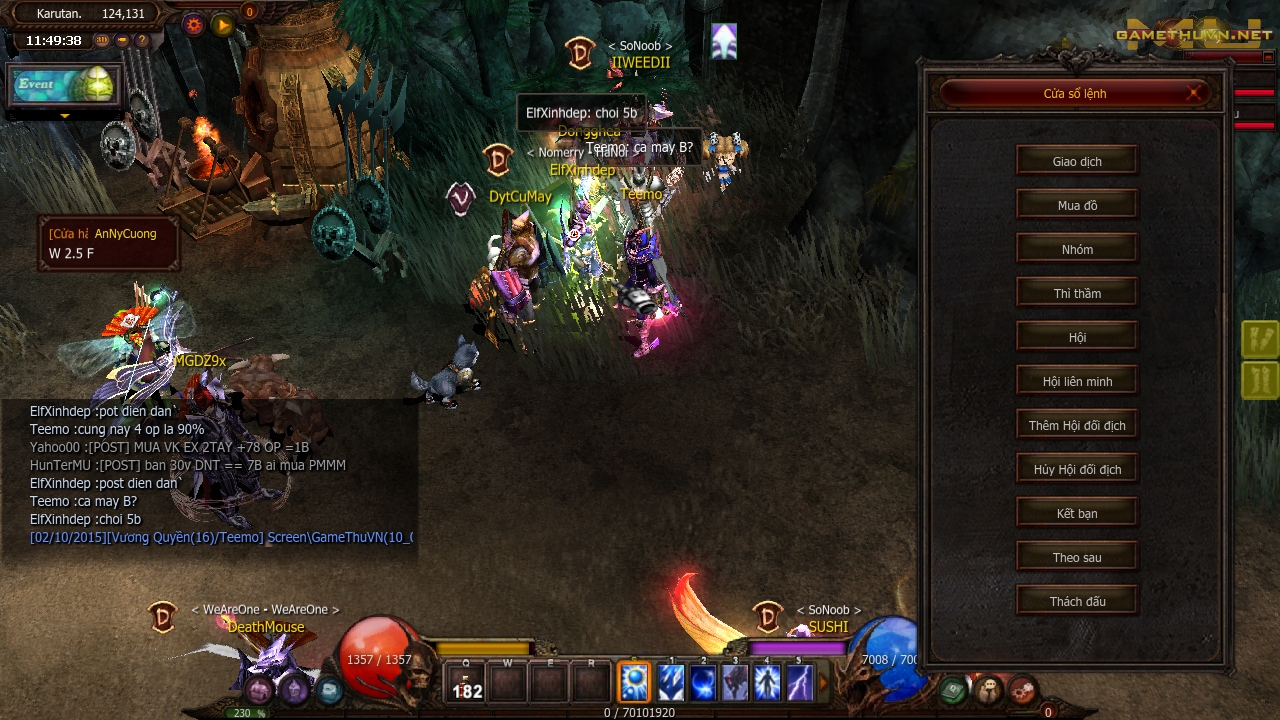Open the inventory chest icon beside DeathMouse
The width and height of the screenshot is (1280, 720).
(260, 688)
